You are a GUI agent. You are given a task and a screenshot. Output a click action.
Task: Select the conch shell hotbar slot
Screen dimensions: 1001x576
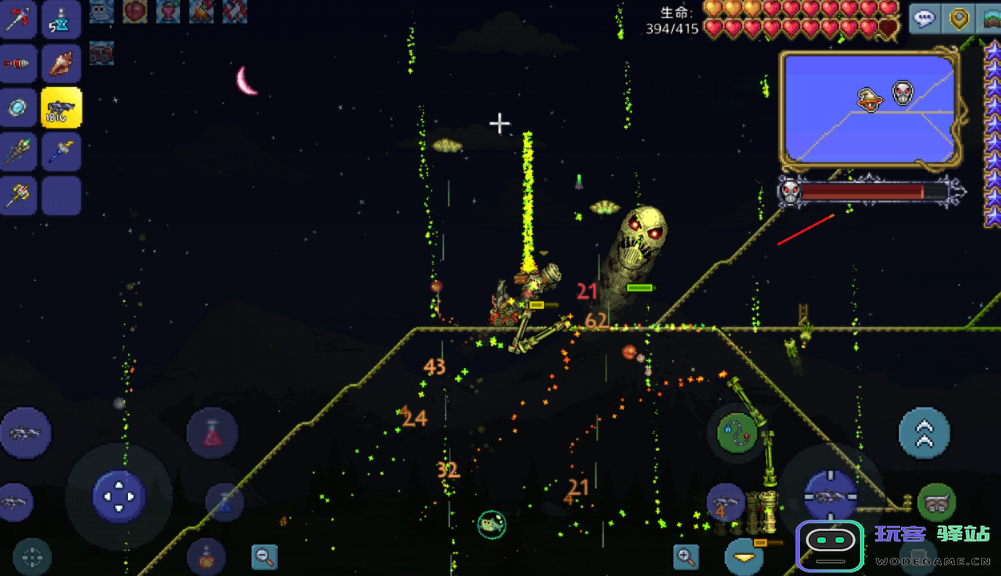tap(61, 64)
